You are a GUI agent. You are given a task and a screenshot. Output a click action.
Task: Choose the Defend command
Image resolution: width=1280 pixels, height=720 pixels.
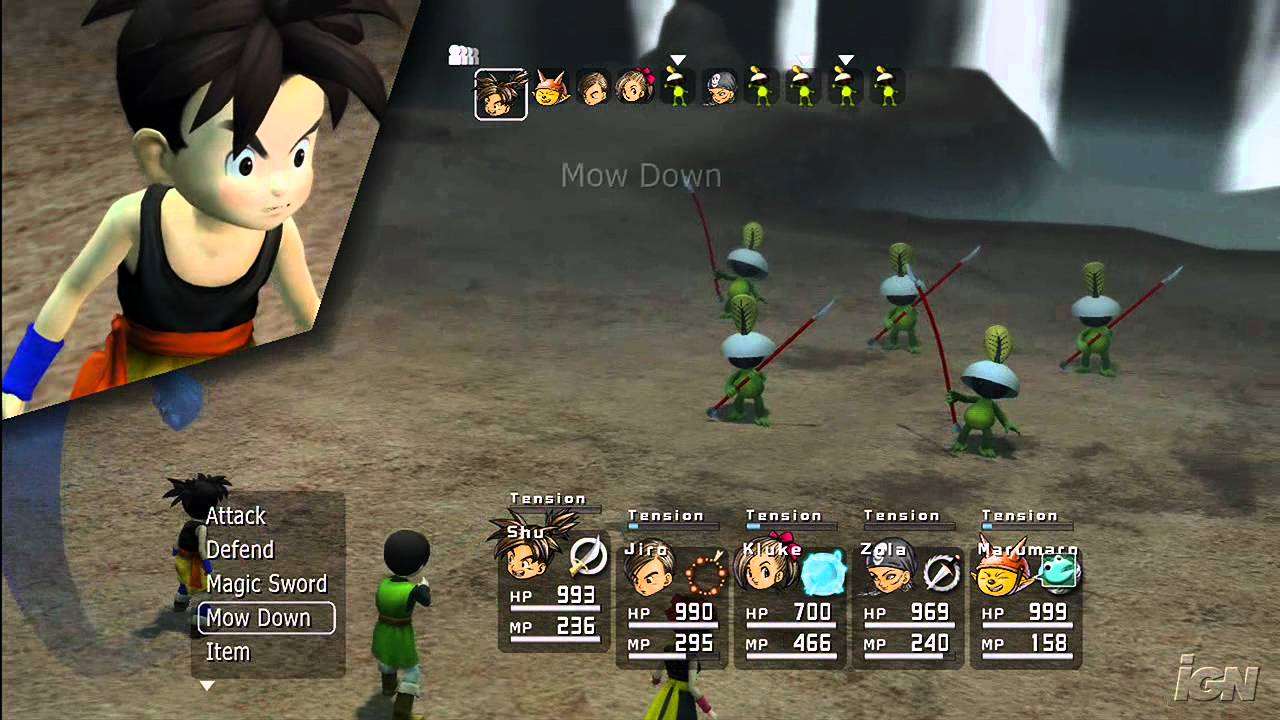point(239,550)
